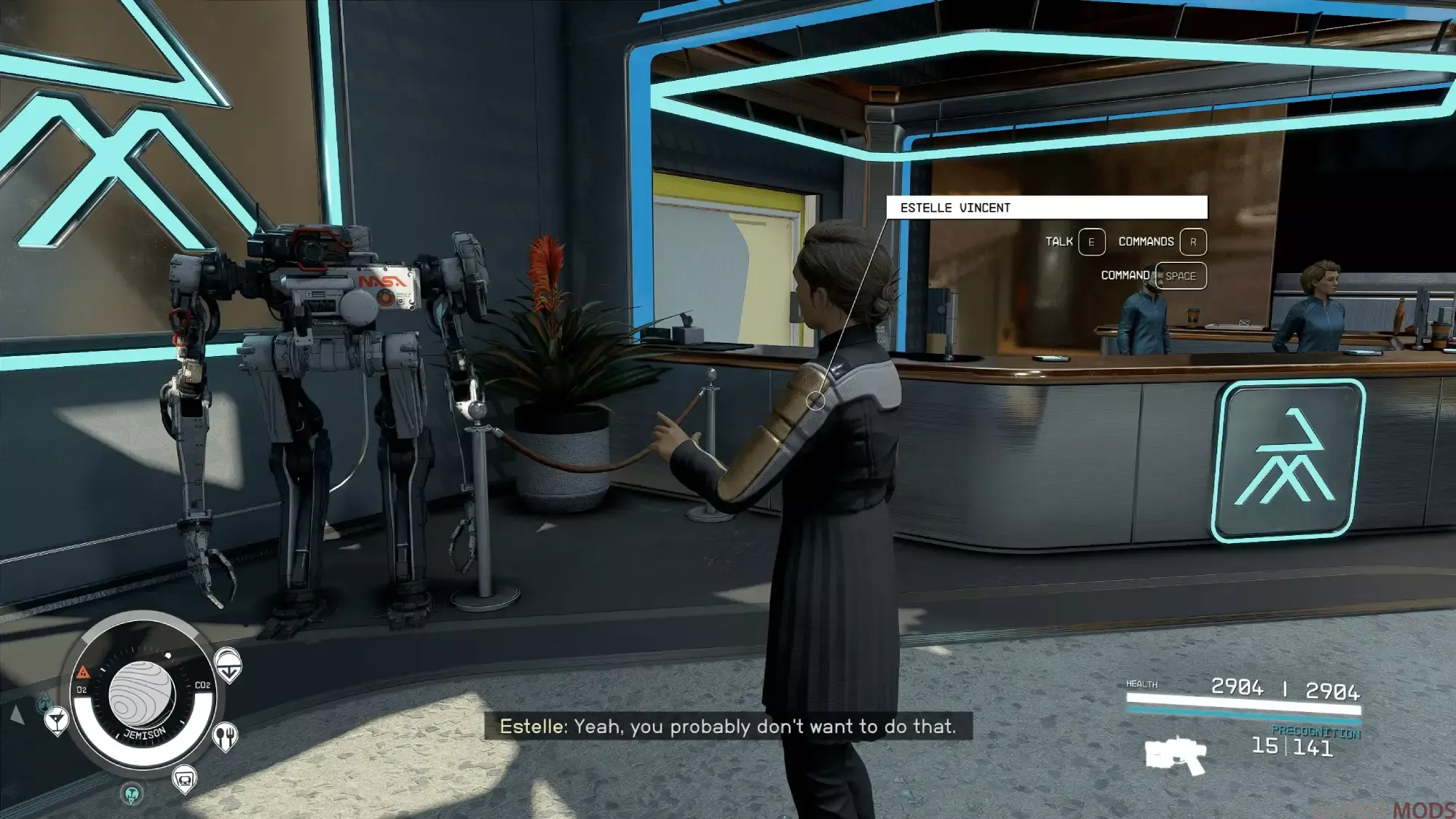The width and height of the screenshot is (1456, 819).
Task: Click the Estelle Vincent name plate
Action: point(1046,207)
